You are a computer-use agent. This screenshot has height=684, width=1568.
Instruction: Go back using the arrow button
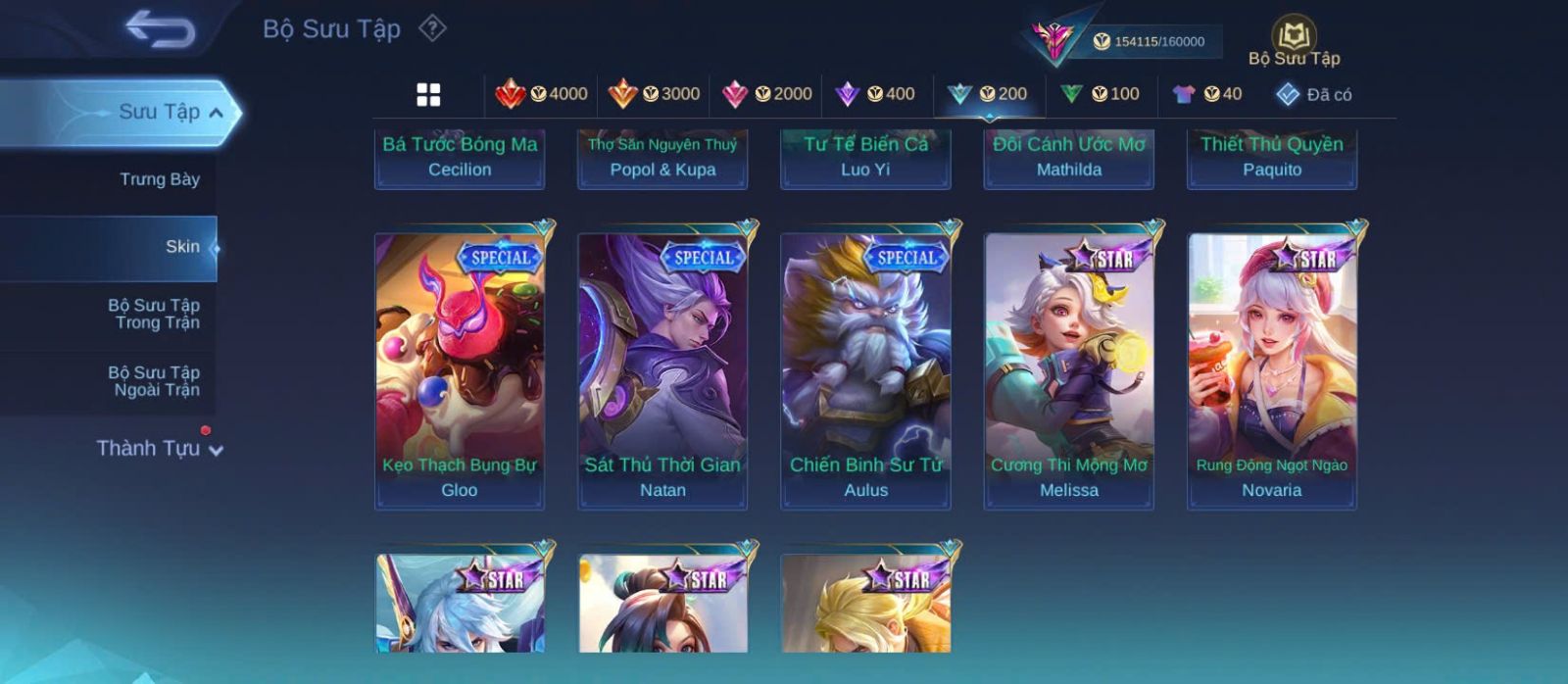tap(160, 29)
